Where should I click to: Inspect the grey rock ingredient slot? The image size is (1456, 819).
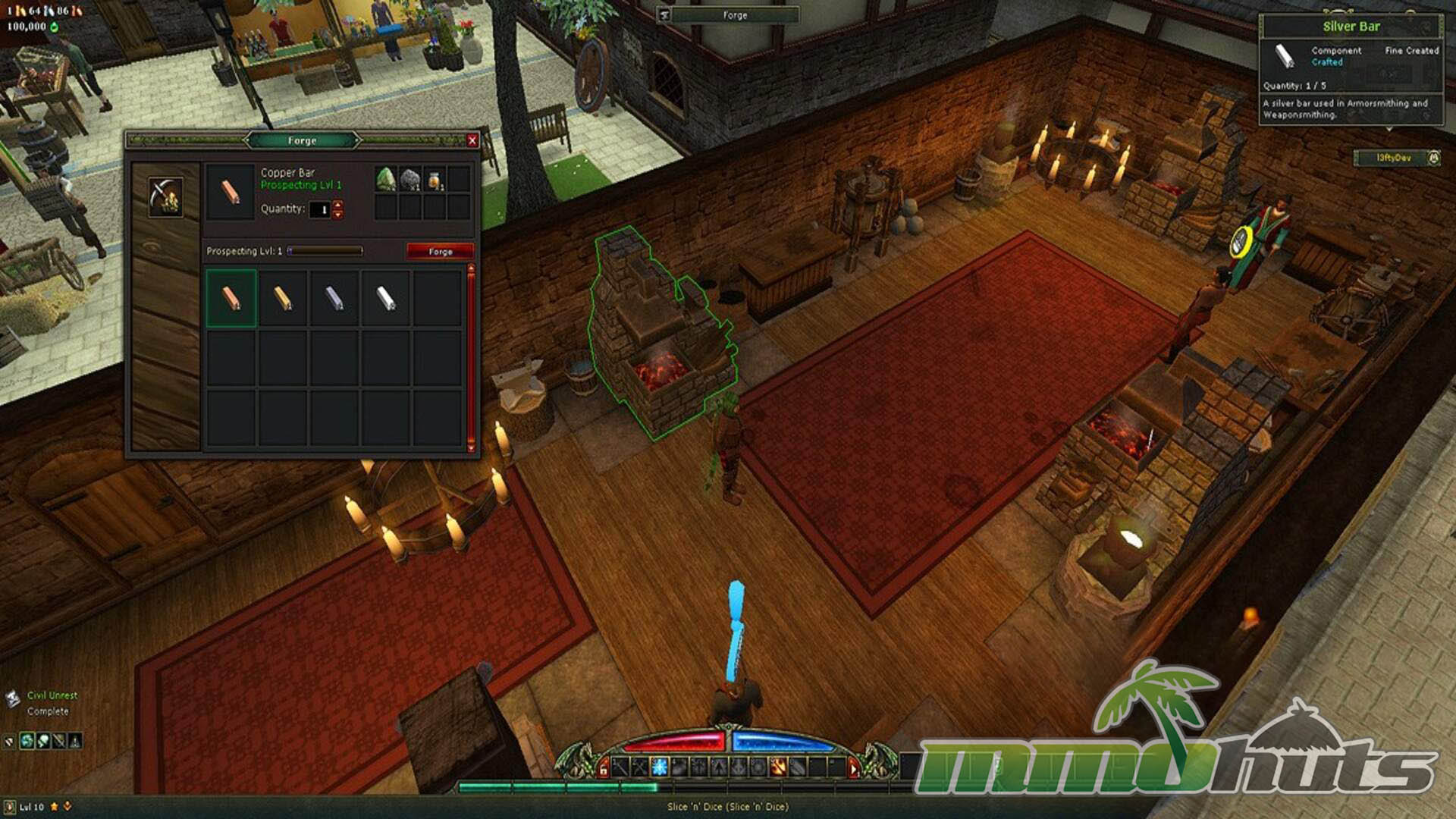pos(410,180)
